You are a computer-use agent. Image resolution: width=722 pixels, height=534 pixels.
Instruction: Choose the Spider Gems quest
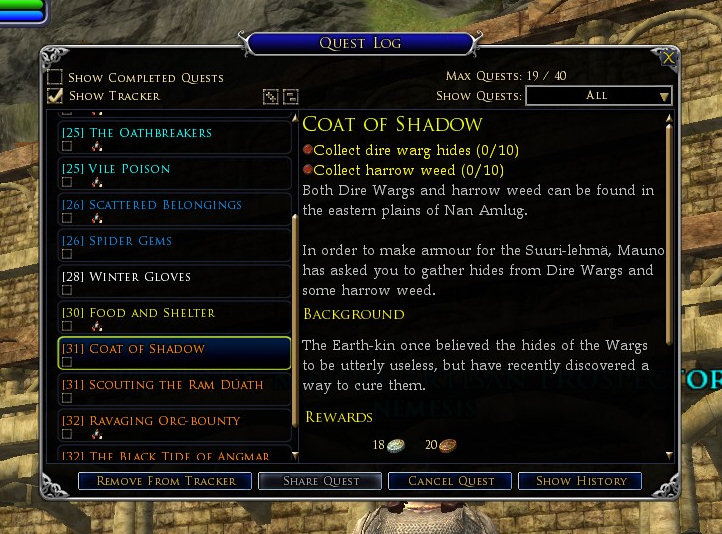pos(131,241)
